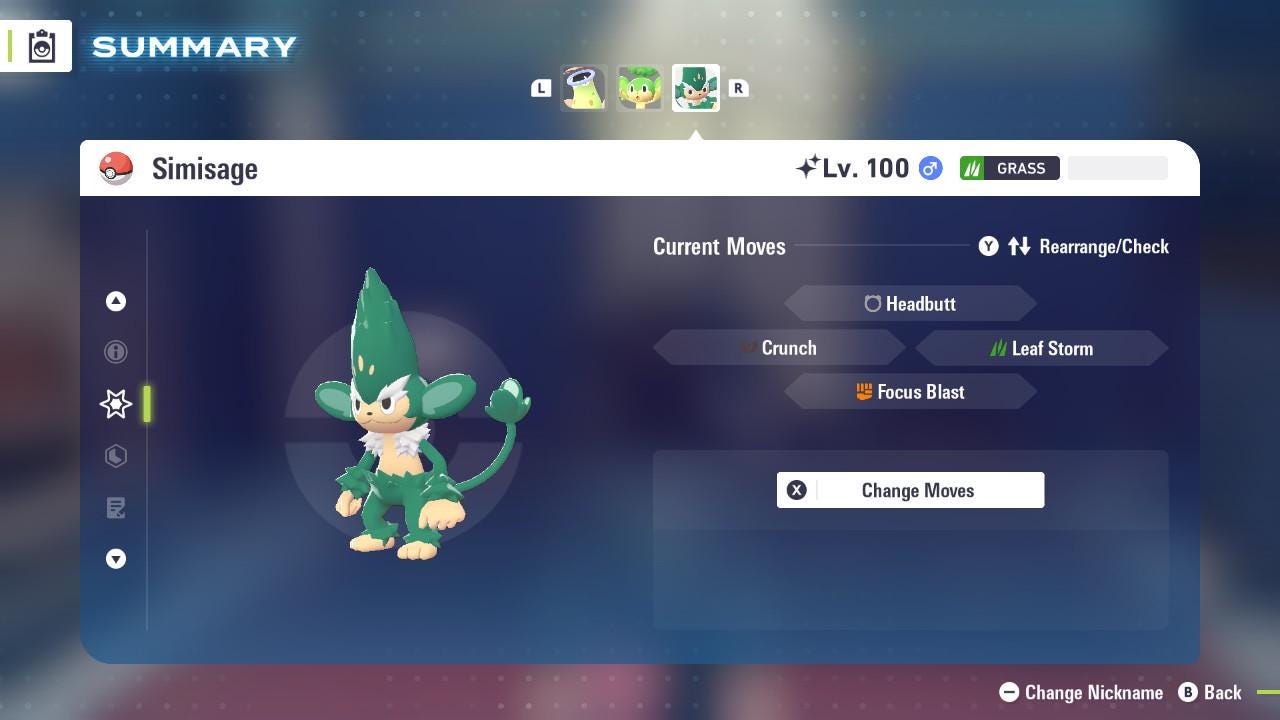Click the up arrow above the sidebar icons
The width and height of the screenshot is (1280, 720).
(116, 301)
